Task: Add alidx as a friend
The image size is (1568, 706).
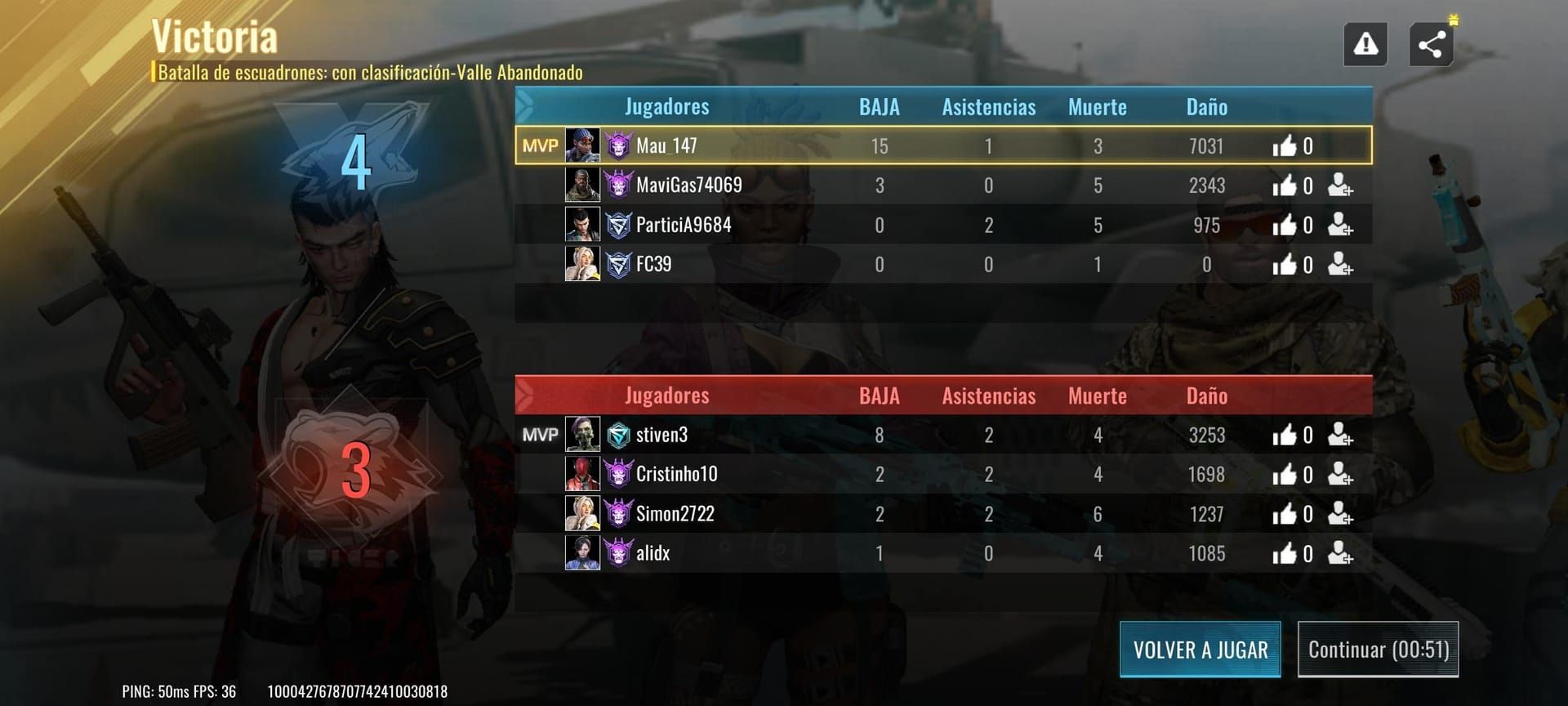Action: point(1340,552)
